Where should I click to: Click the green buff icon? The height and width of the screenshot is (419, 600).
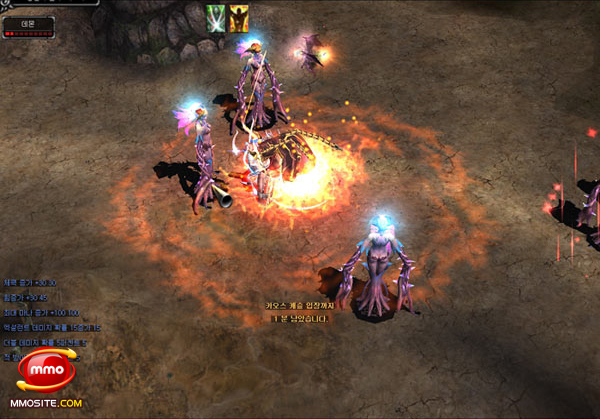coord(215,18)
